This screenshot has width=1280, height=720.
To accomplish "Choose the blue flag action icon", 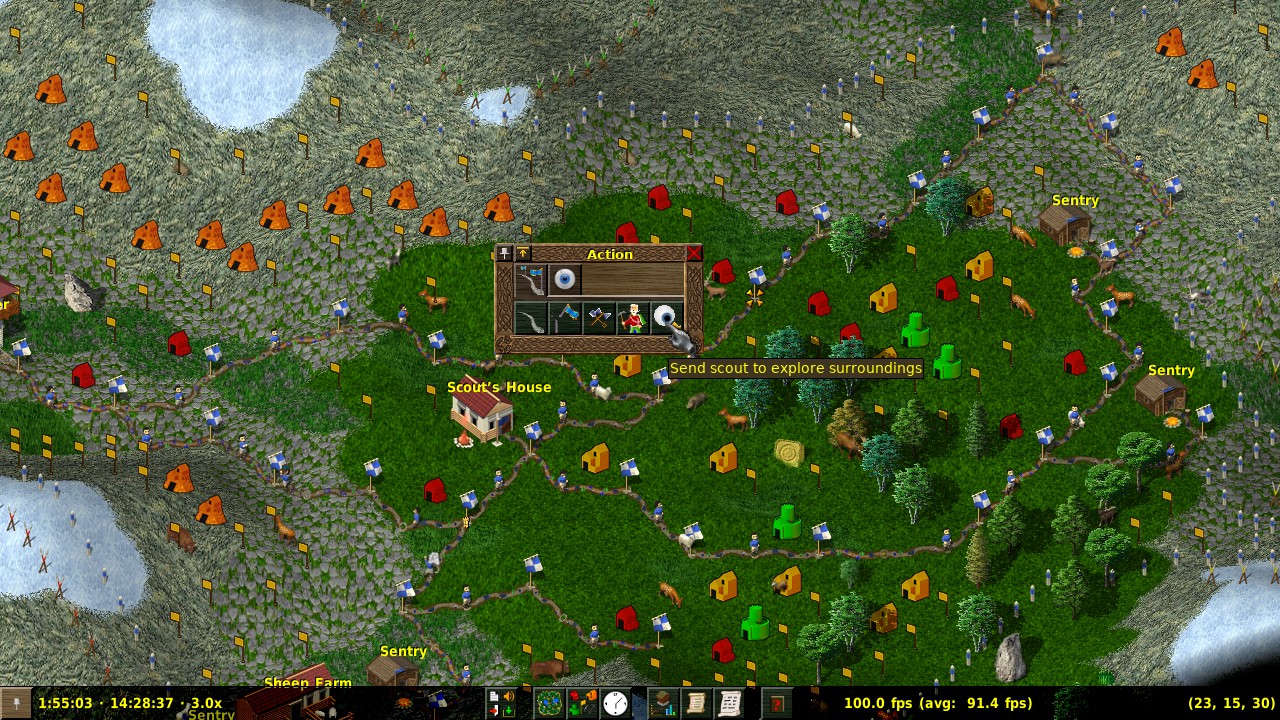I will [x=565, y=319].
